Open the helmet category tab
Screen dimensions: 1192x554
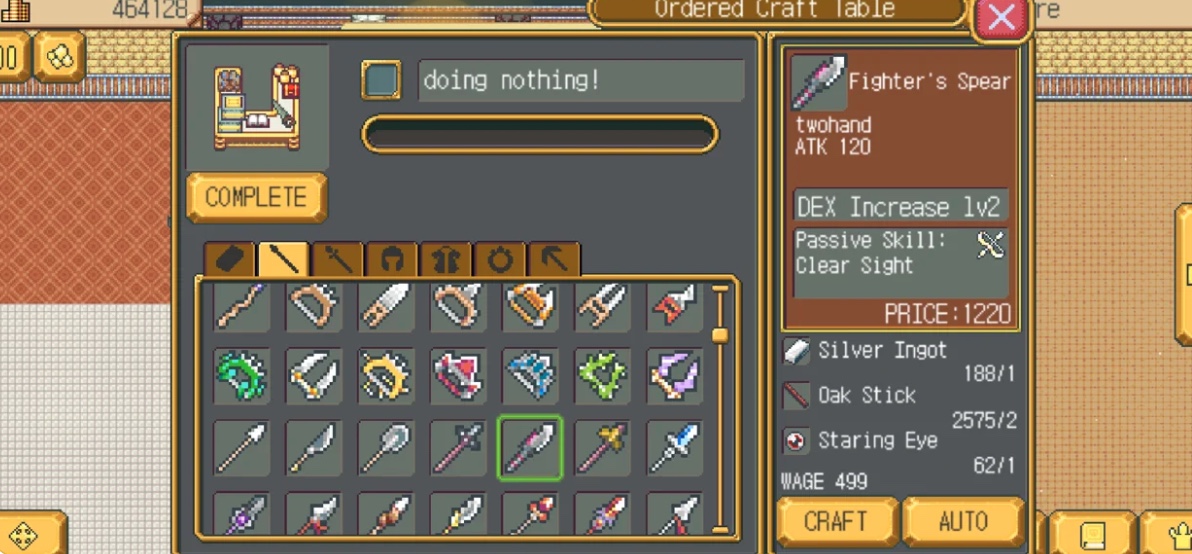pos(392,260)
